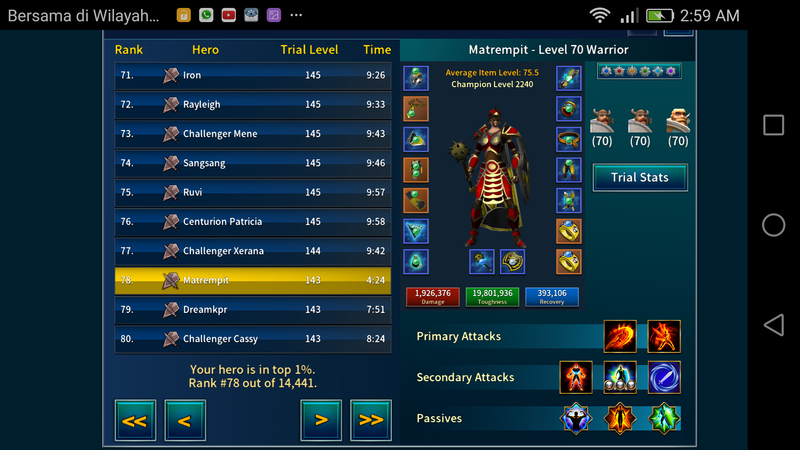Inspect the green star passive icon

coord(664,418)
